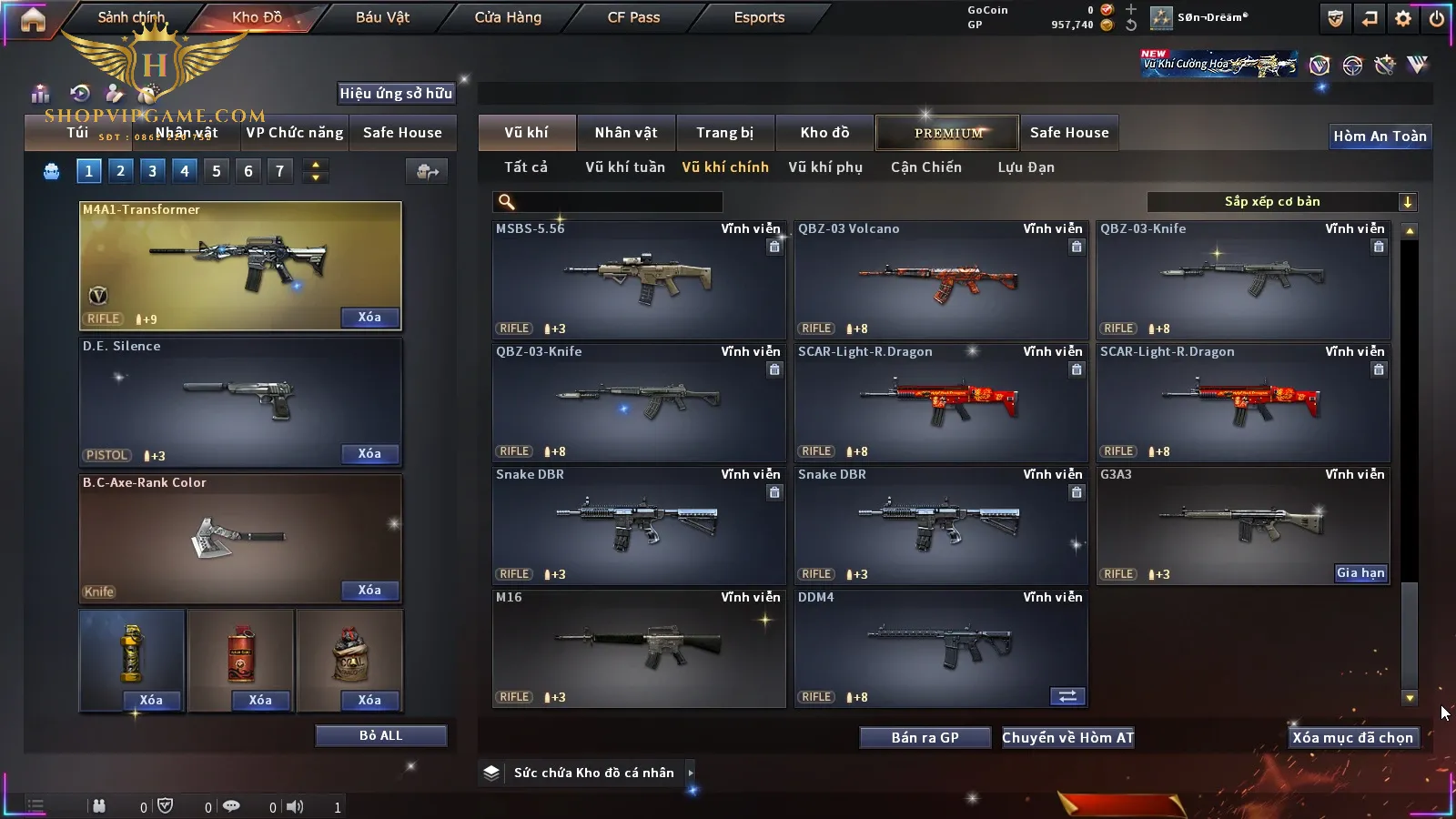Switch to bag slot 3
1456x819 pixels.
pyautogui.click(x=152, y=171)
